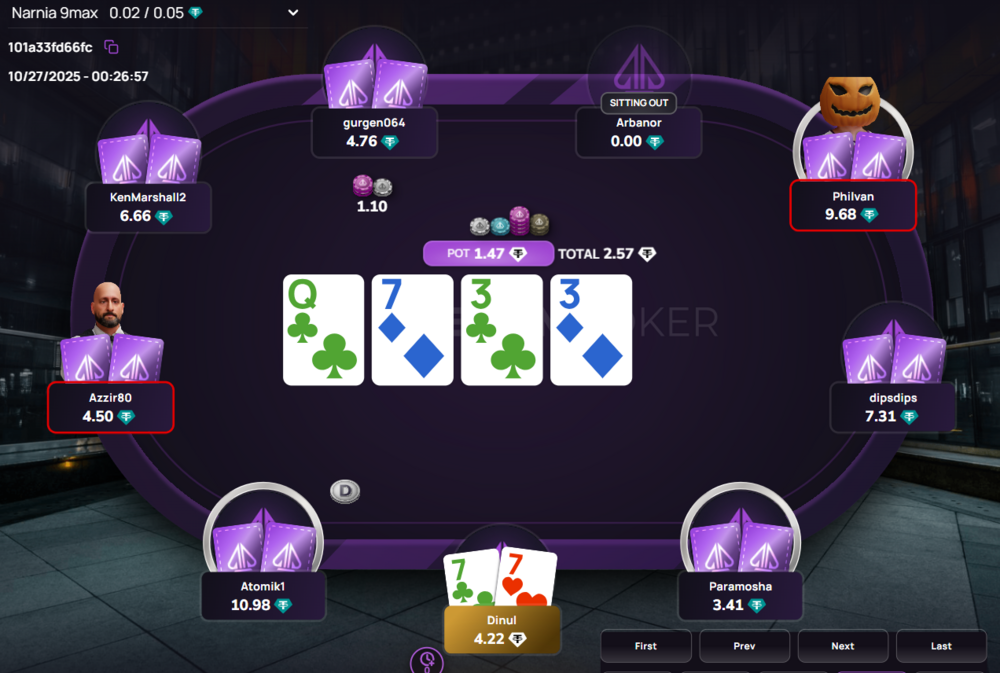Image resolution: width=1000 pixels, height=673 pixels.
Task: Select Dinul's gold name panel
Action: 503,630
